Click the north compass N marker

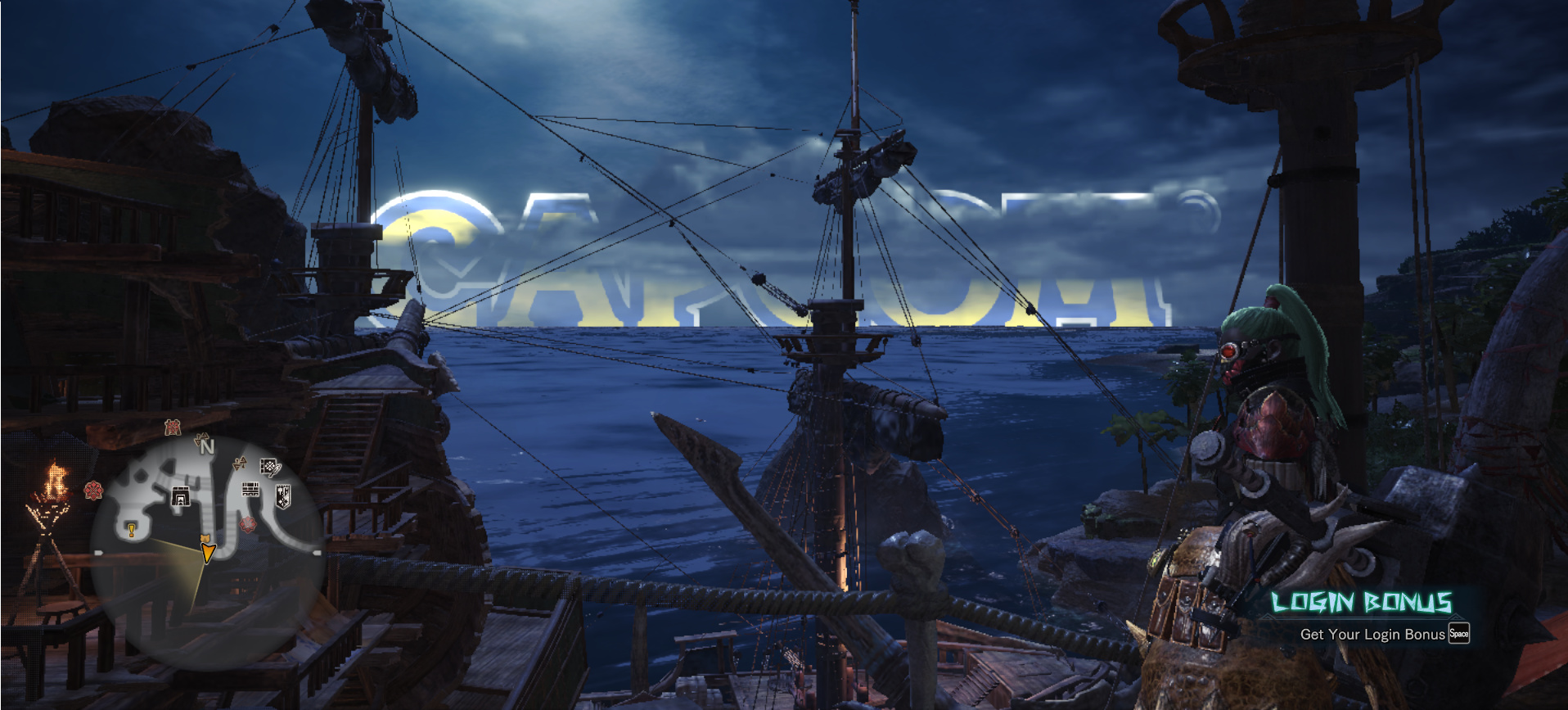(206, 446)
